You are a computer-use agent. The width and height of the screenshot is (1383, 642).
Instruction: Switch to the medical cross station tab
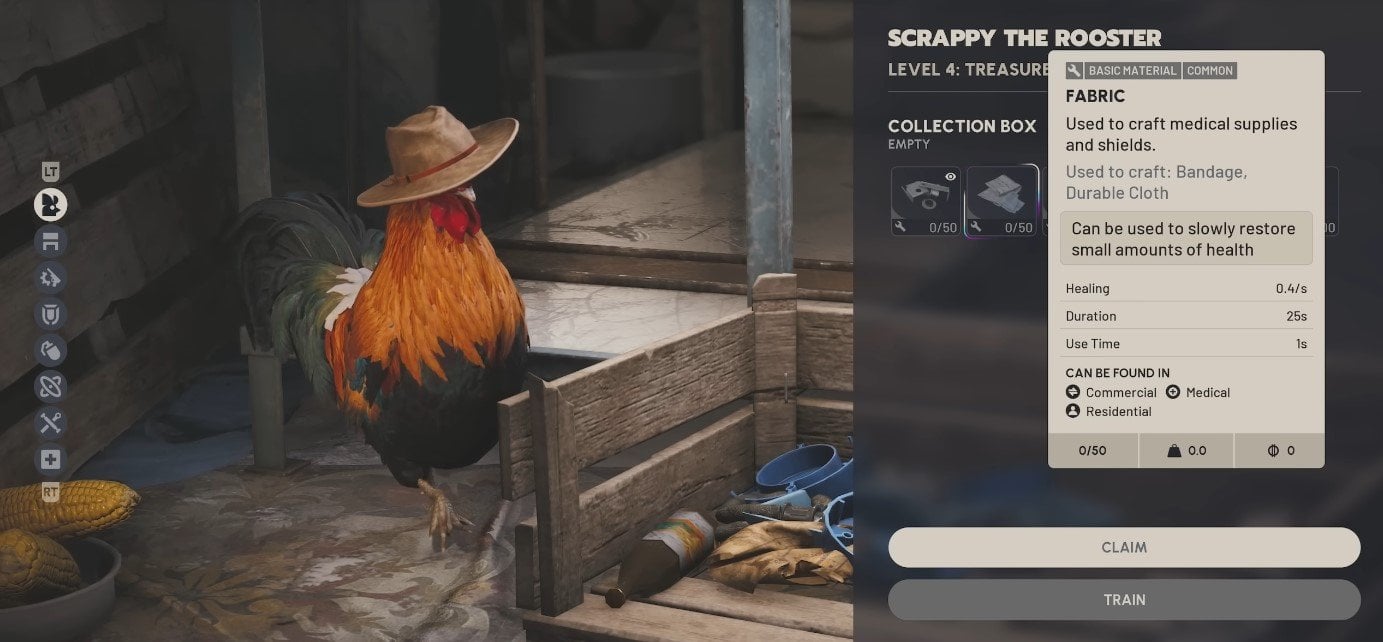pos(50,459)
